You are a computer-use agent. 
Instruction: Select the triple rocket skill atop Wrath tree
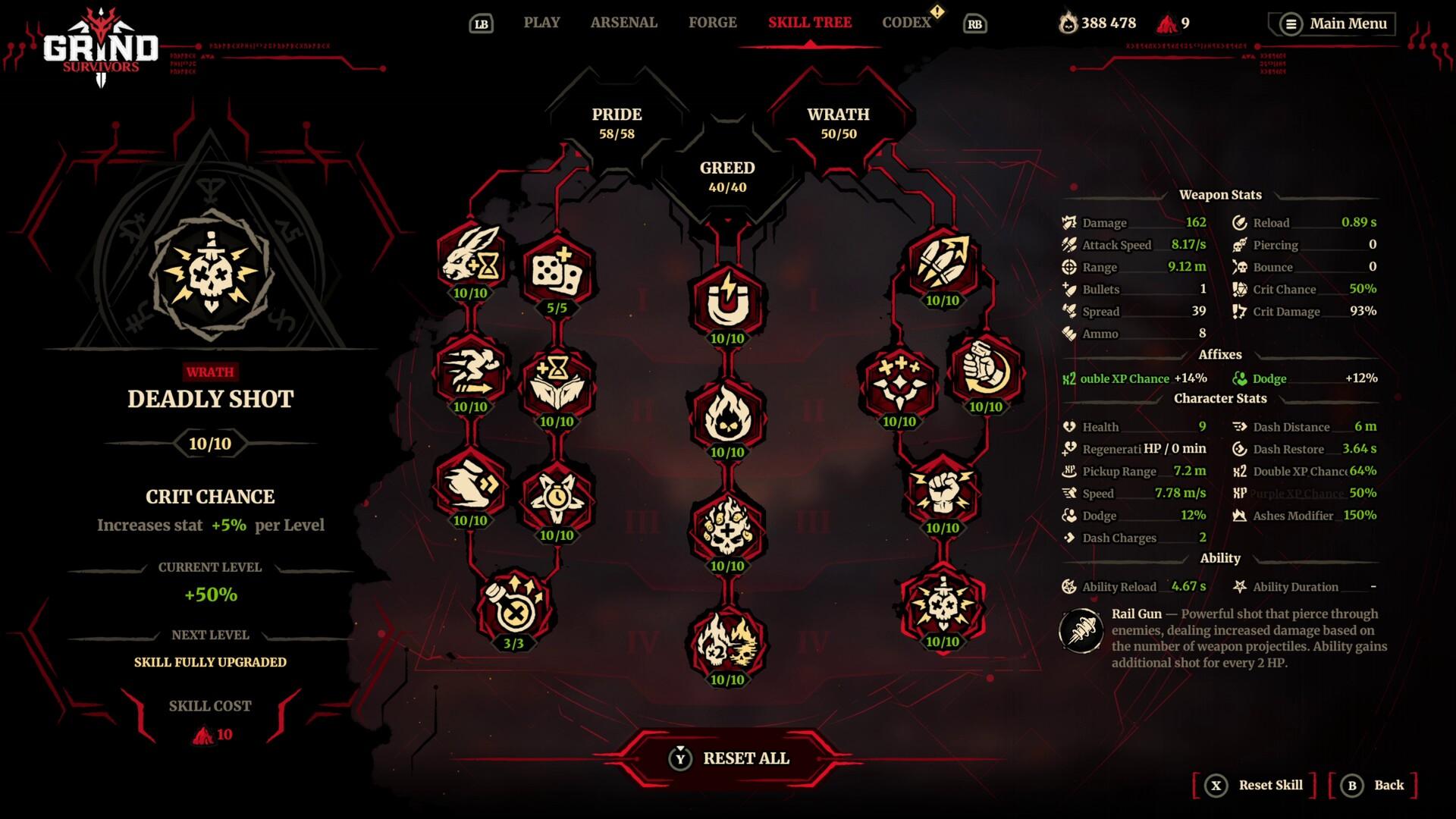[940, 262]
